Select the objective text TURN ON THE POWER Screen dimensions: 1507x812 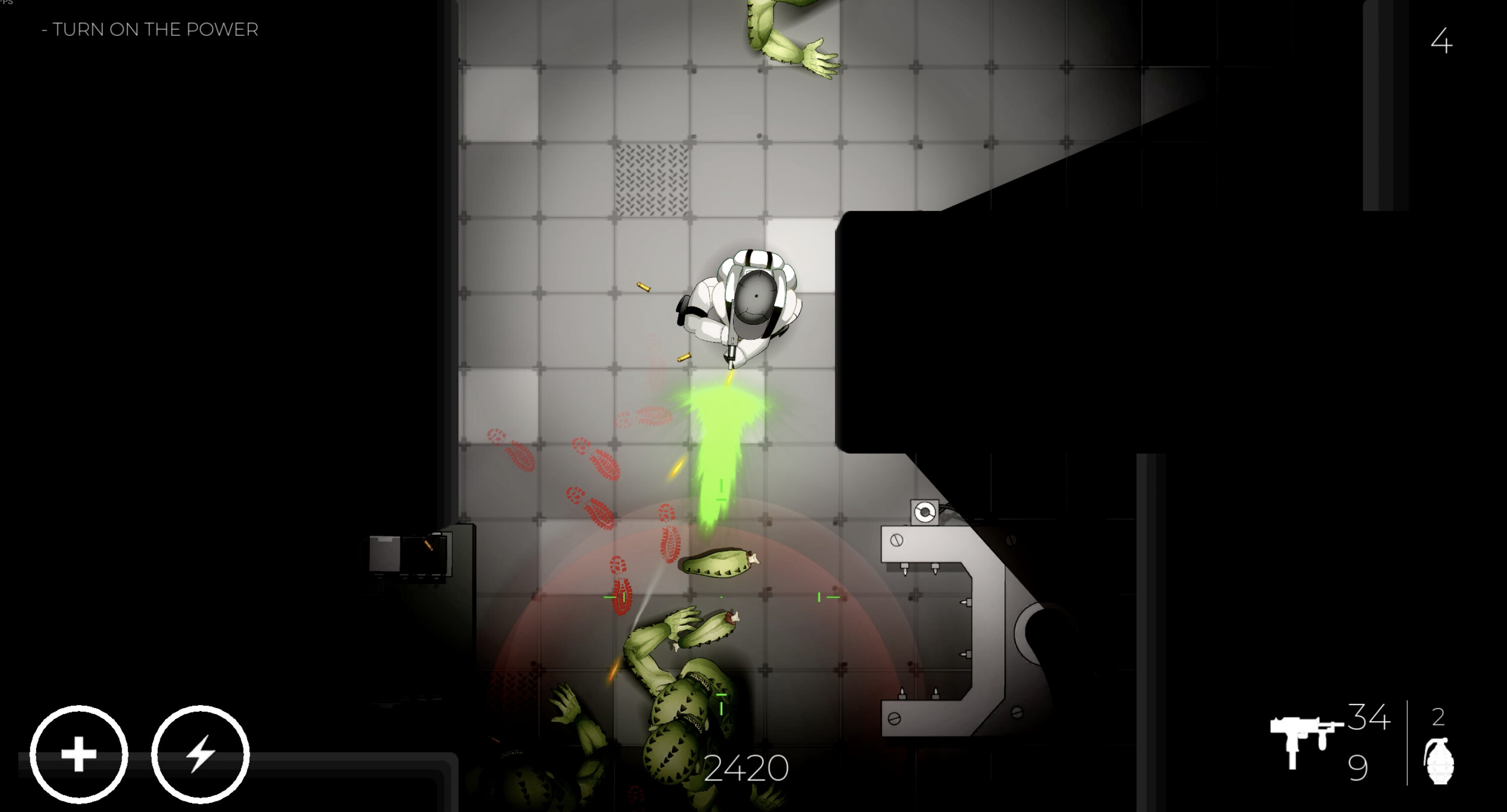tap(149, 29)
